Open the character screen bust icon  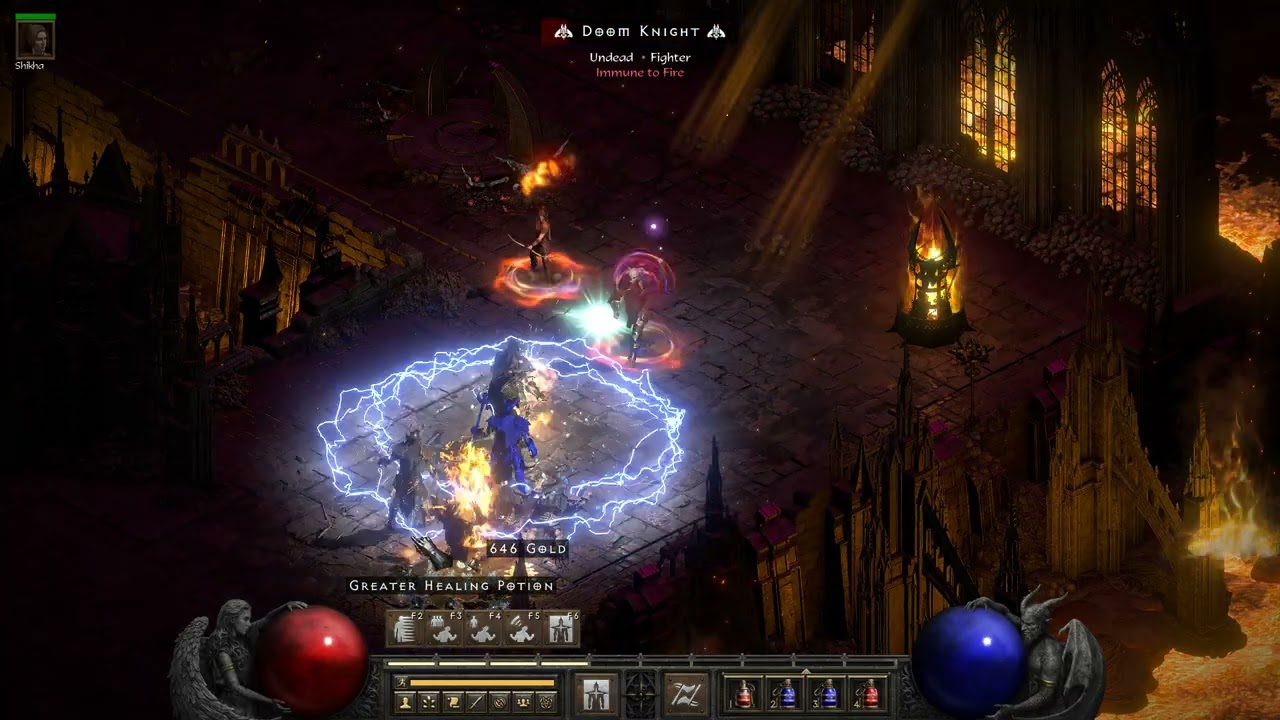pyautogui.click(x=405, y=702)
